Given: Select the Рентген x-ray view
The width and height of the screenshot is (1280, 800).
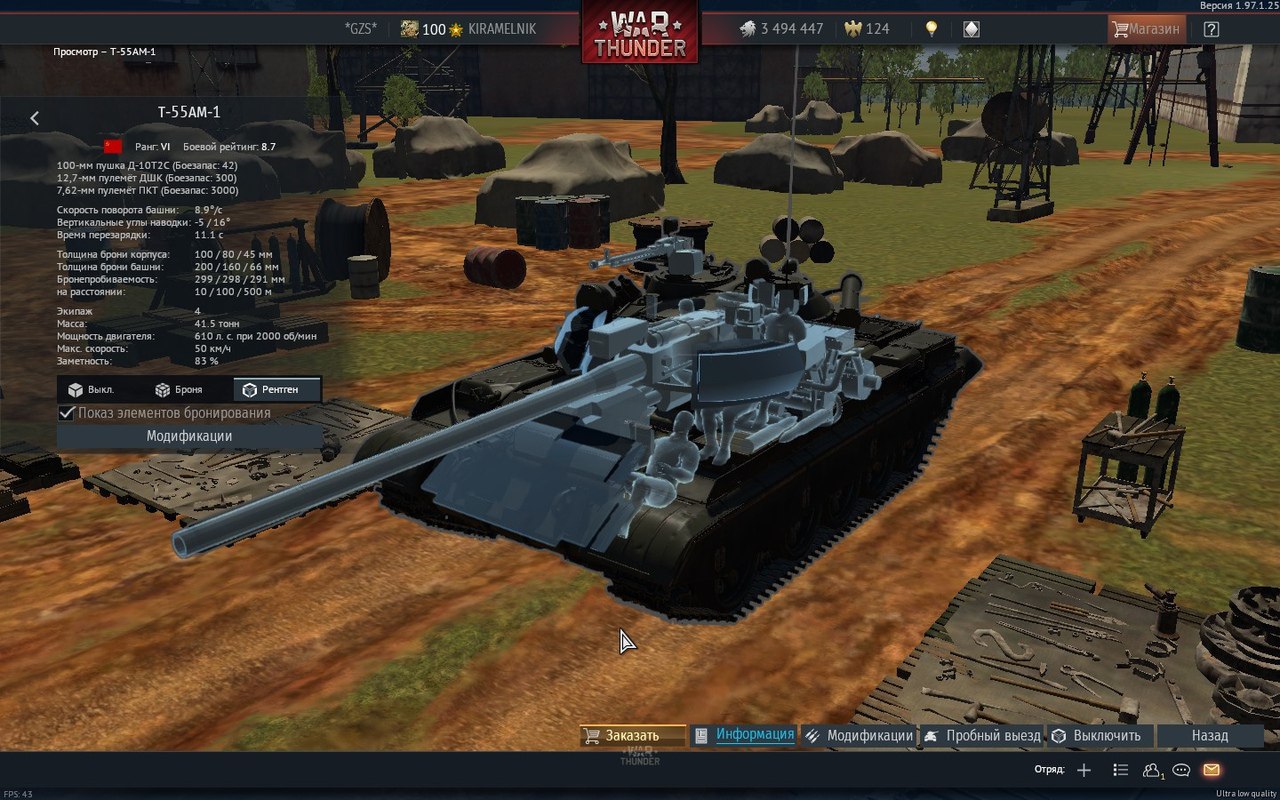Looking at the screenshot, I should [x=277, y=390].
